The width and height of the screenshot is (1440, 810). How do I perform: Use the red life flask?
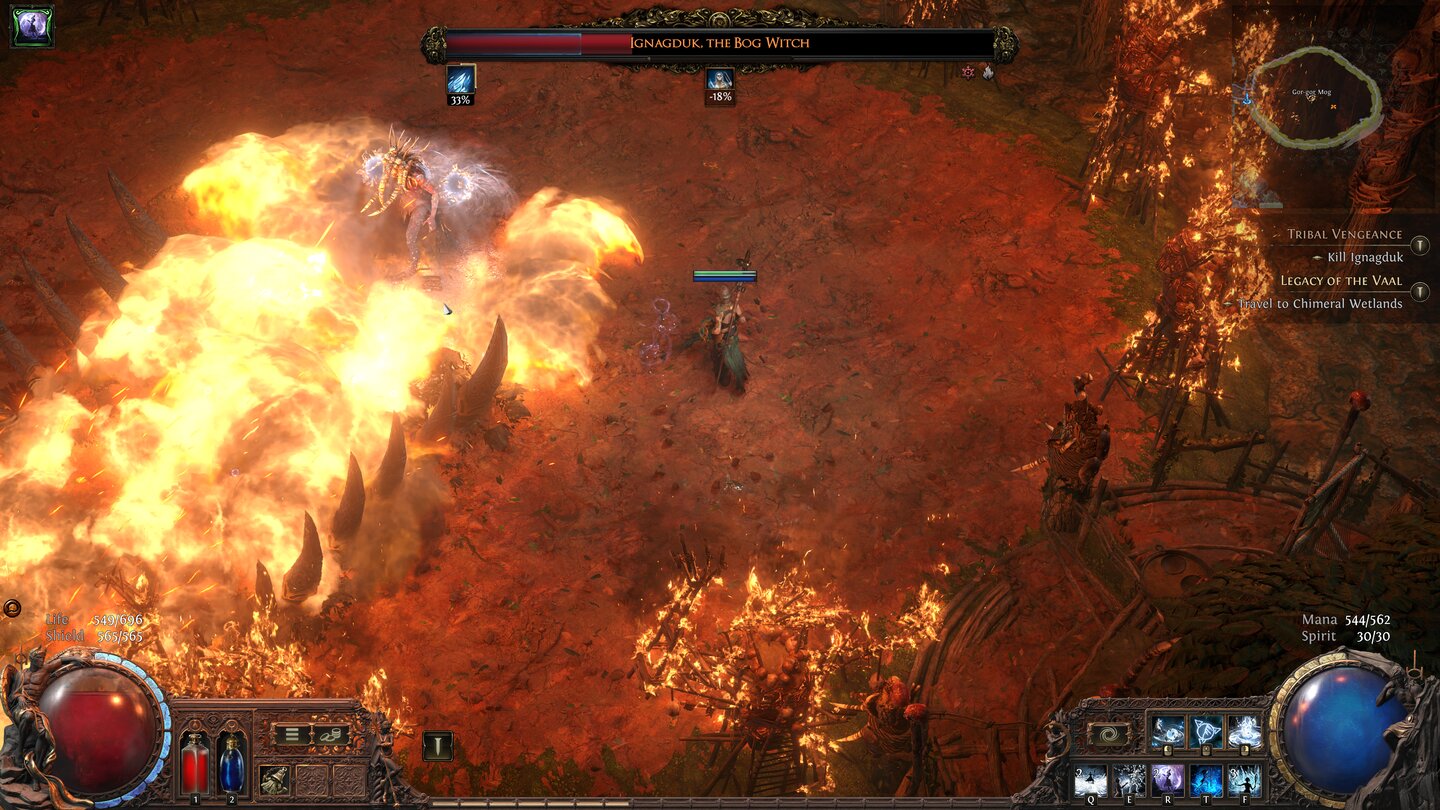pos(195,766)
